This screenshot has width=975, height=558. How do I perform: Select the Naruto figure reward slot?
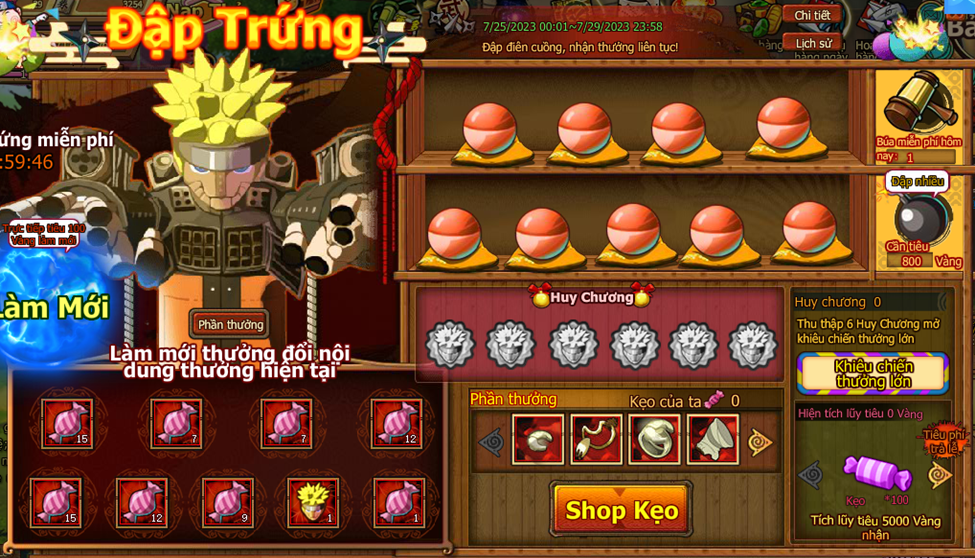312,501
